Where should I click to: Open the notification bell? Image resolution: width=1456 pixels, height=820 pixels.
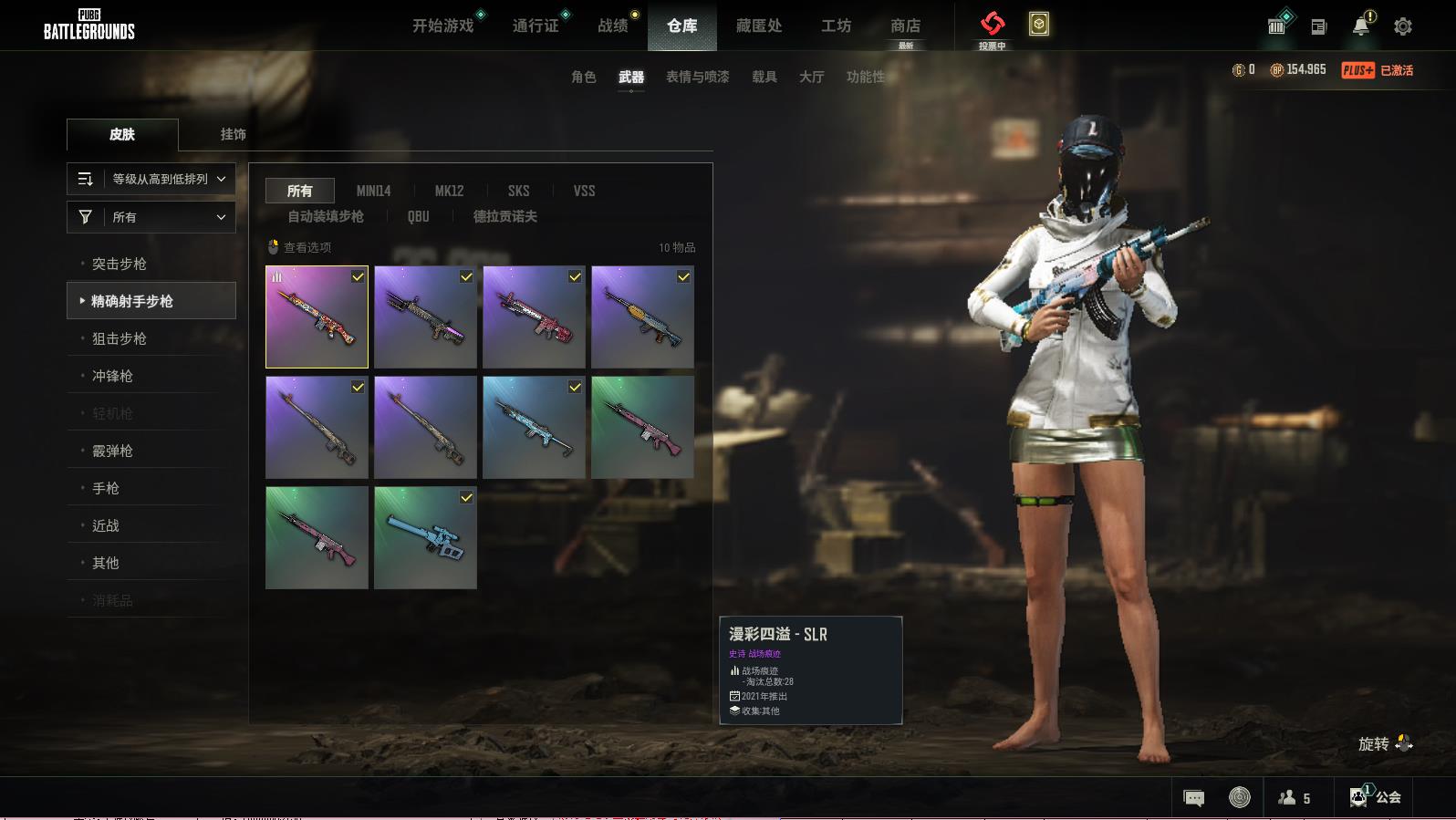(x=1361, y=26)
